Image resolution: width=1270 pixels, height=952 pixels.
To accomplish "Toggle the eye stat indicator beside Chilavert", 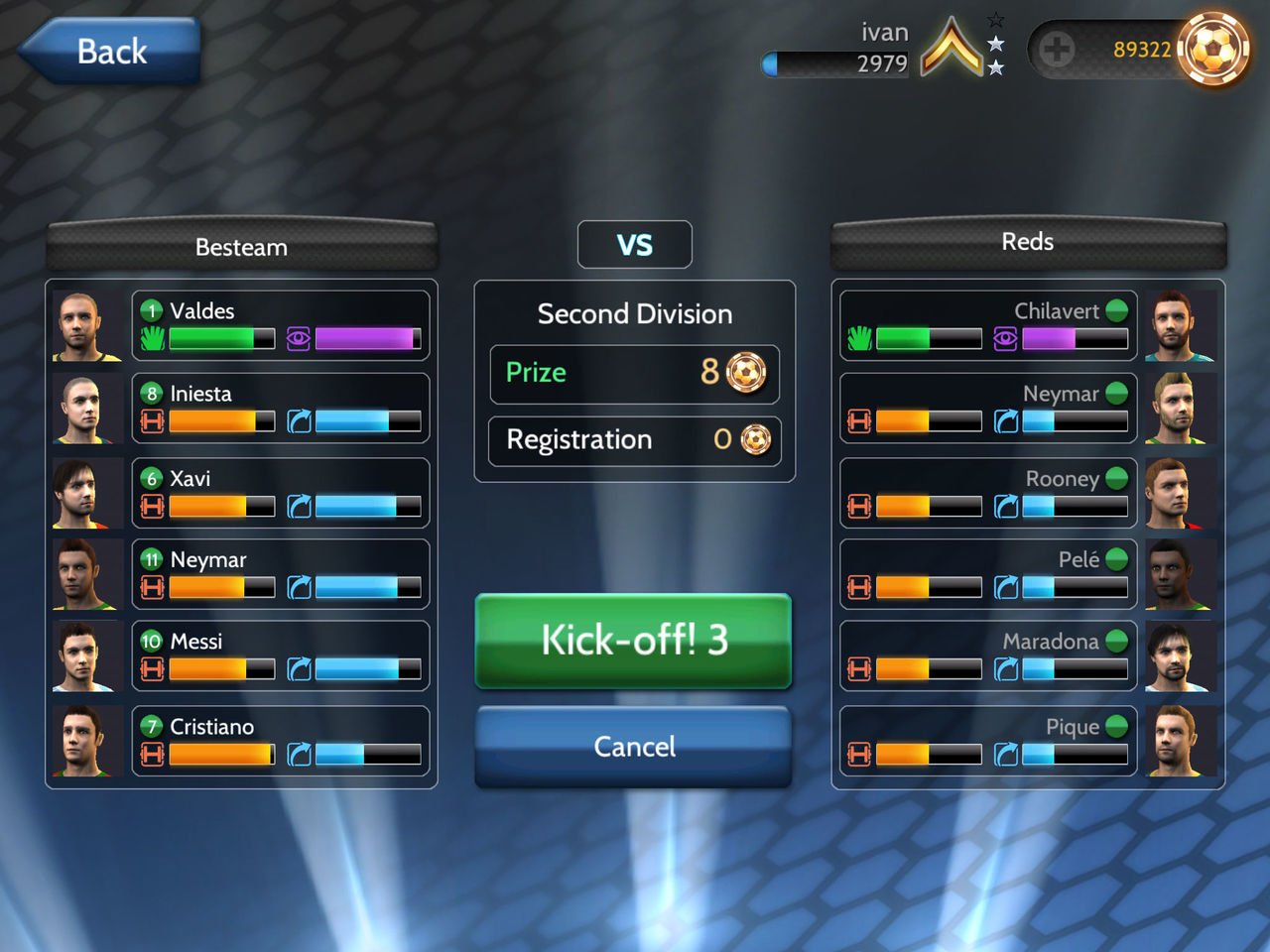I will click(x=1005, y=338).
